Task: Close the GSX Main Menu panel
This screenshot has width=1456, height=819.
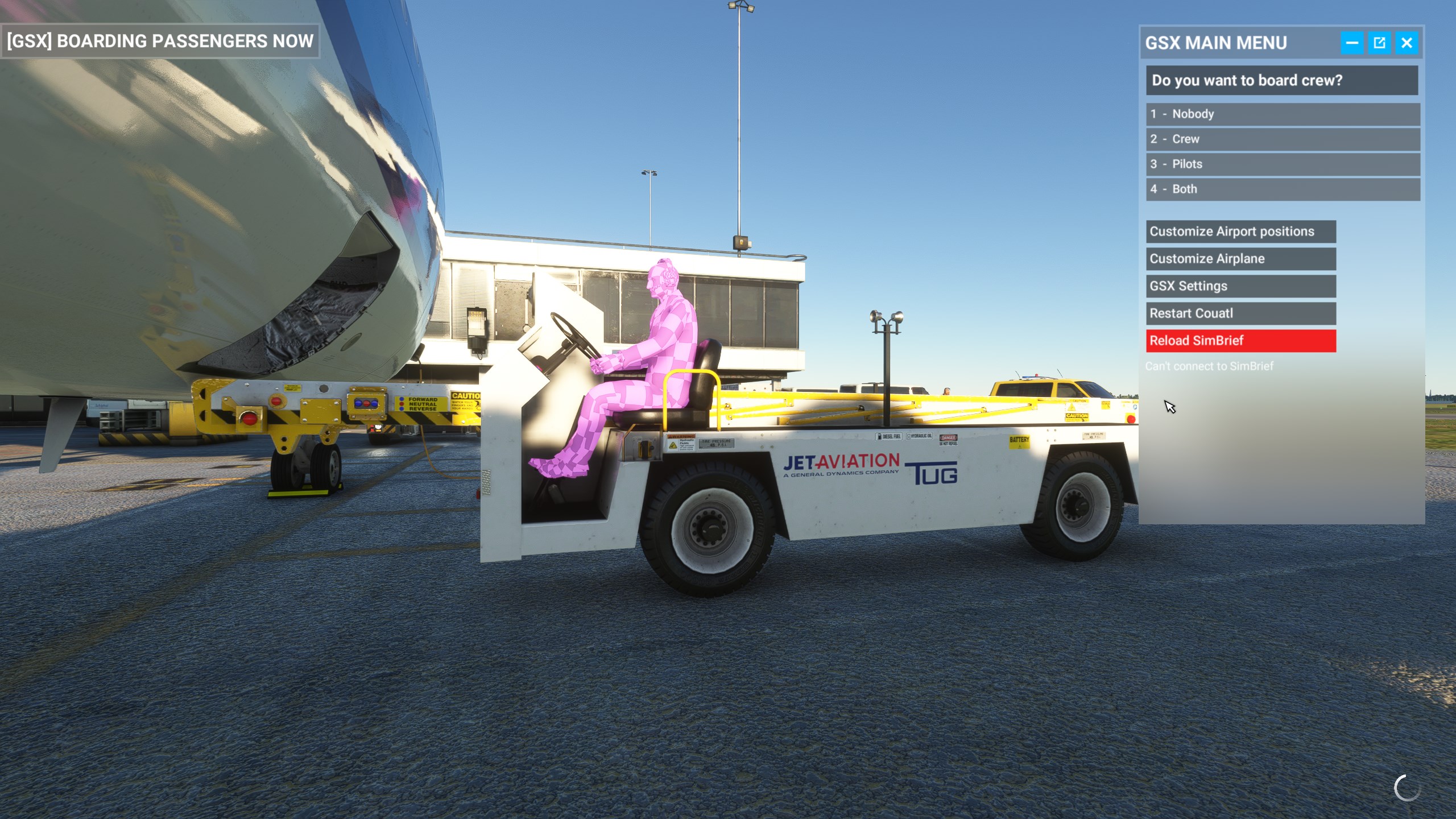Action: (1407, 43)
